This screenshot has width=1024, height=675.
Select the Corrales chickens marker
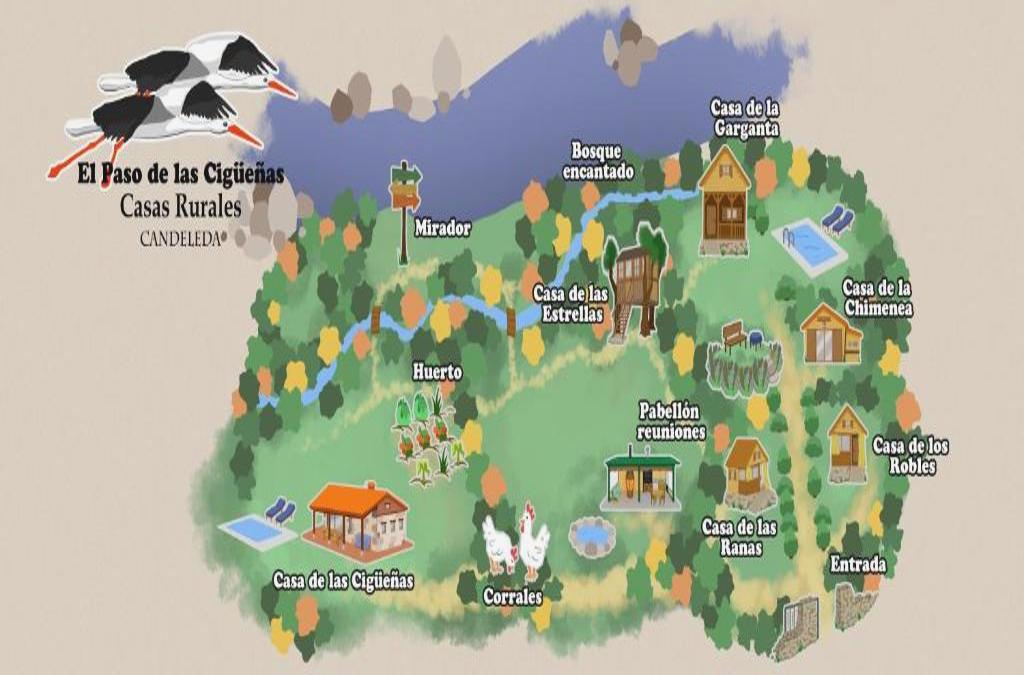pos(516,545)
